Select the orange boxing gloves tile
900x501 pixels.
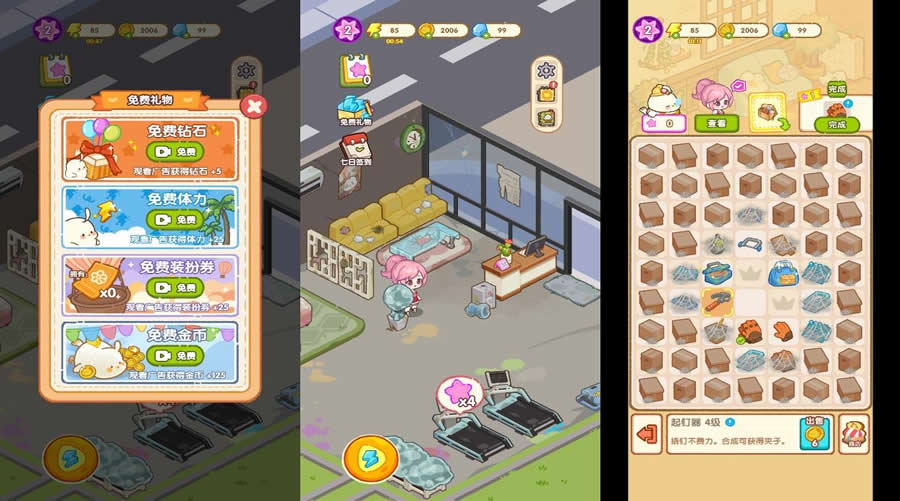tap(750, 330)
